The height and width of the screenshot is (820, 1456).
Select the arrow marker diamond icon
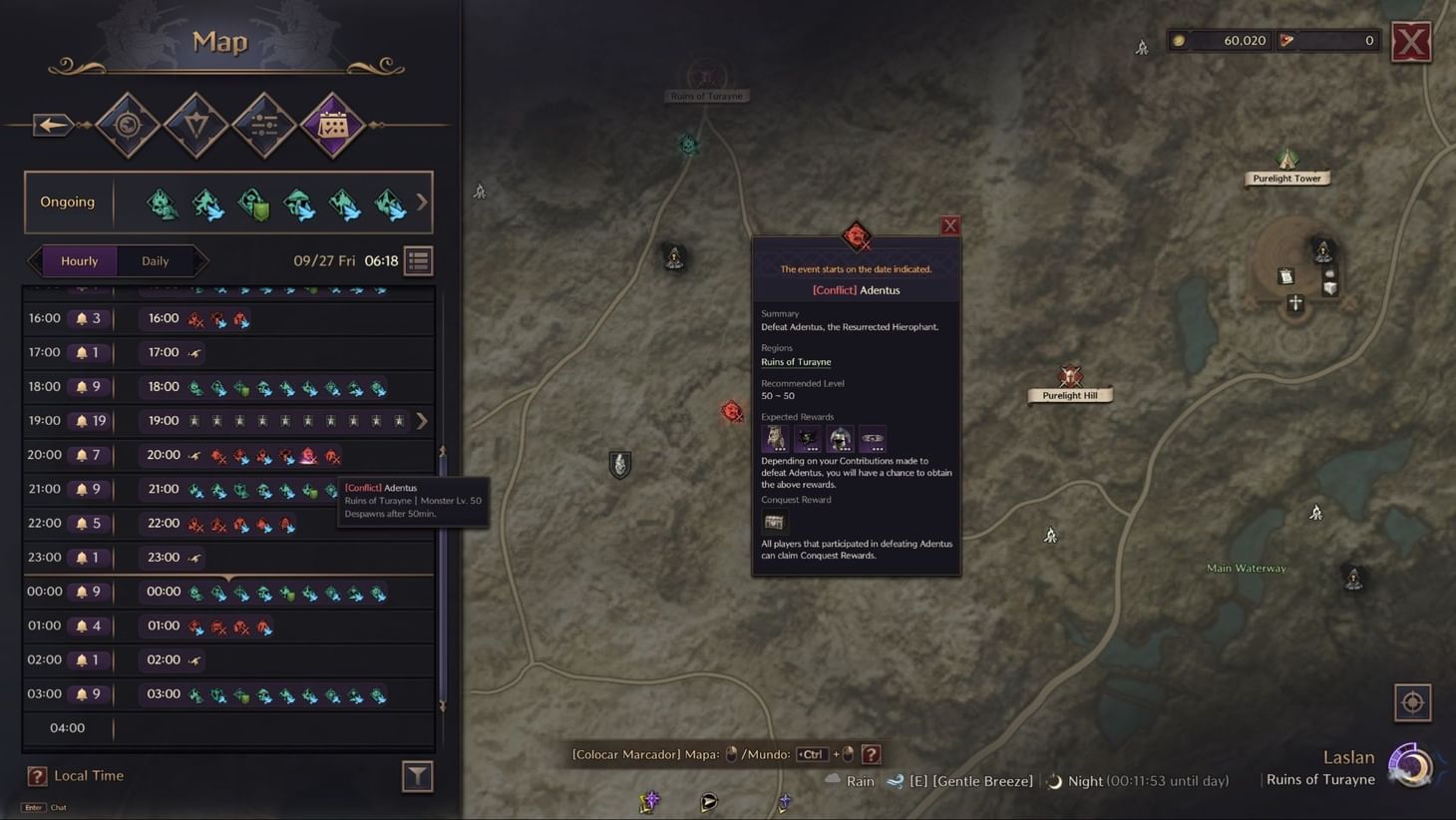[195, 124]
